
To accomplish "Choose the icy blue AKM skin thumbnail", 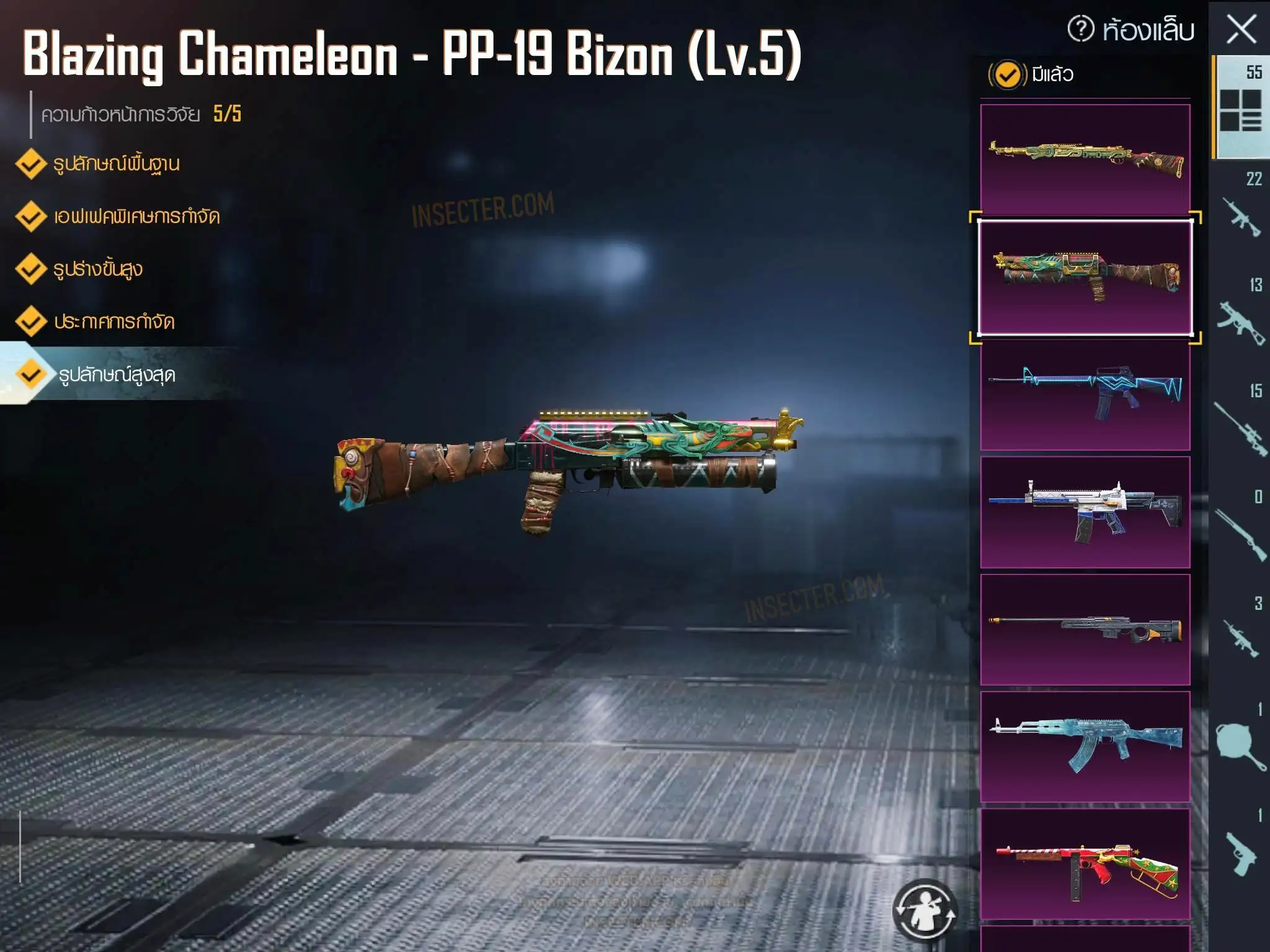I will pos(1085,746).
